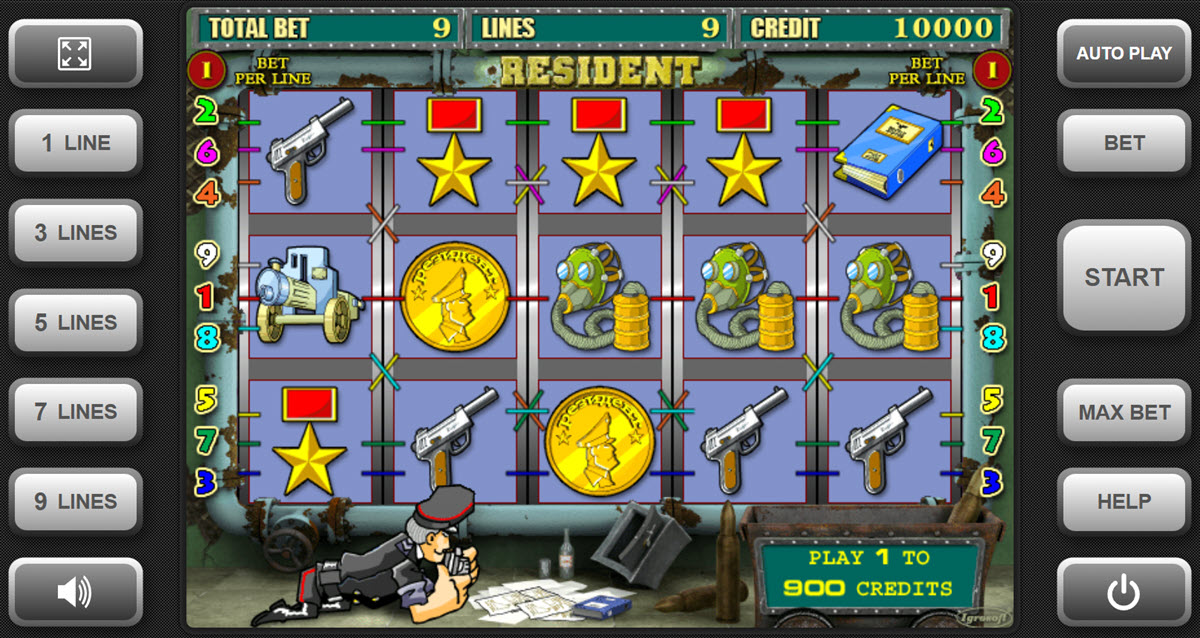The image size is (1200, 638).
Task: Select the 1 Line option
Action: point(75,143)
